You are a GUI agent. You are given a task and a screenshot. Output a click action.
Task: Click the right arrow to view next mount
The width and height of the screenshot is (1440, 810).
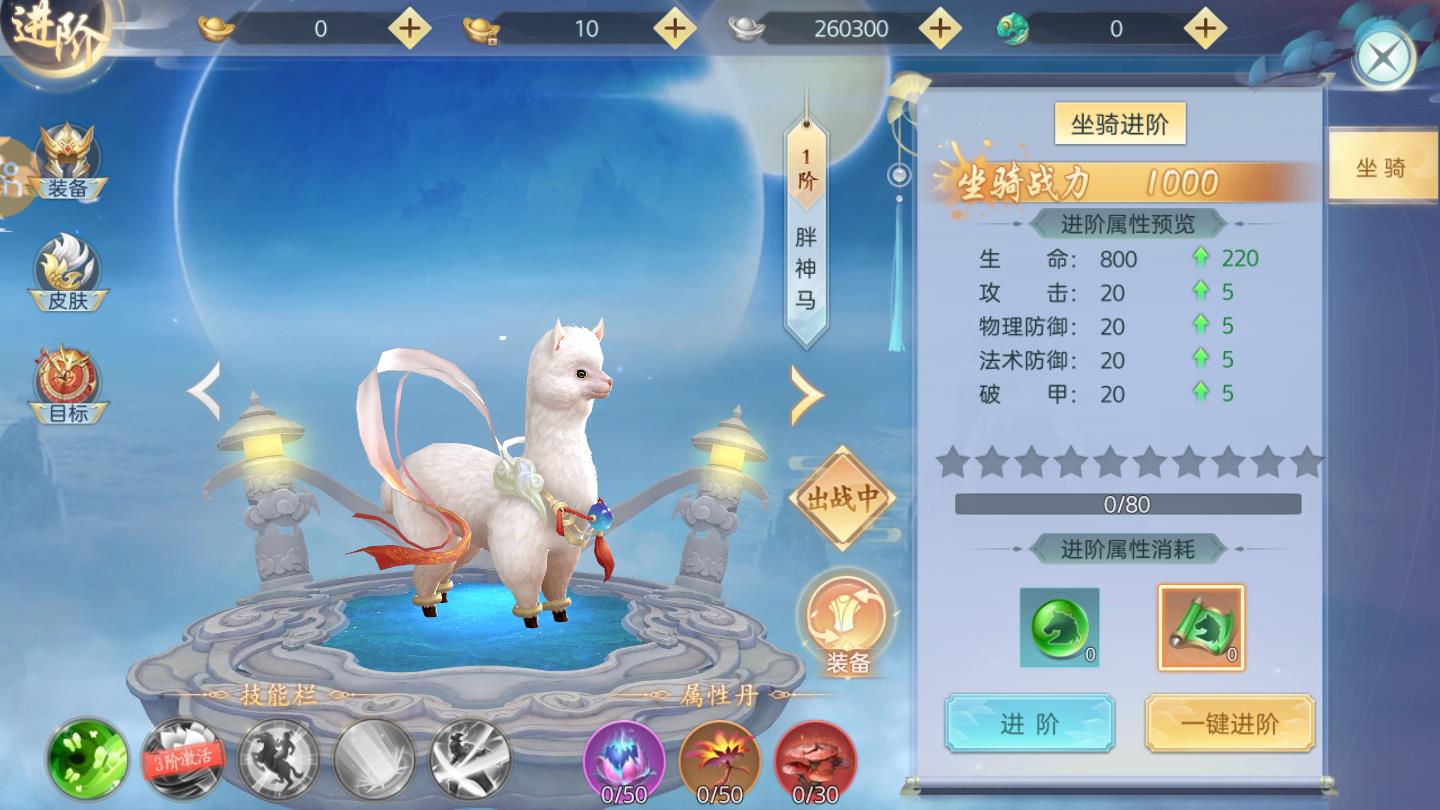[808, 395]
